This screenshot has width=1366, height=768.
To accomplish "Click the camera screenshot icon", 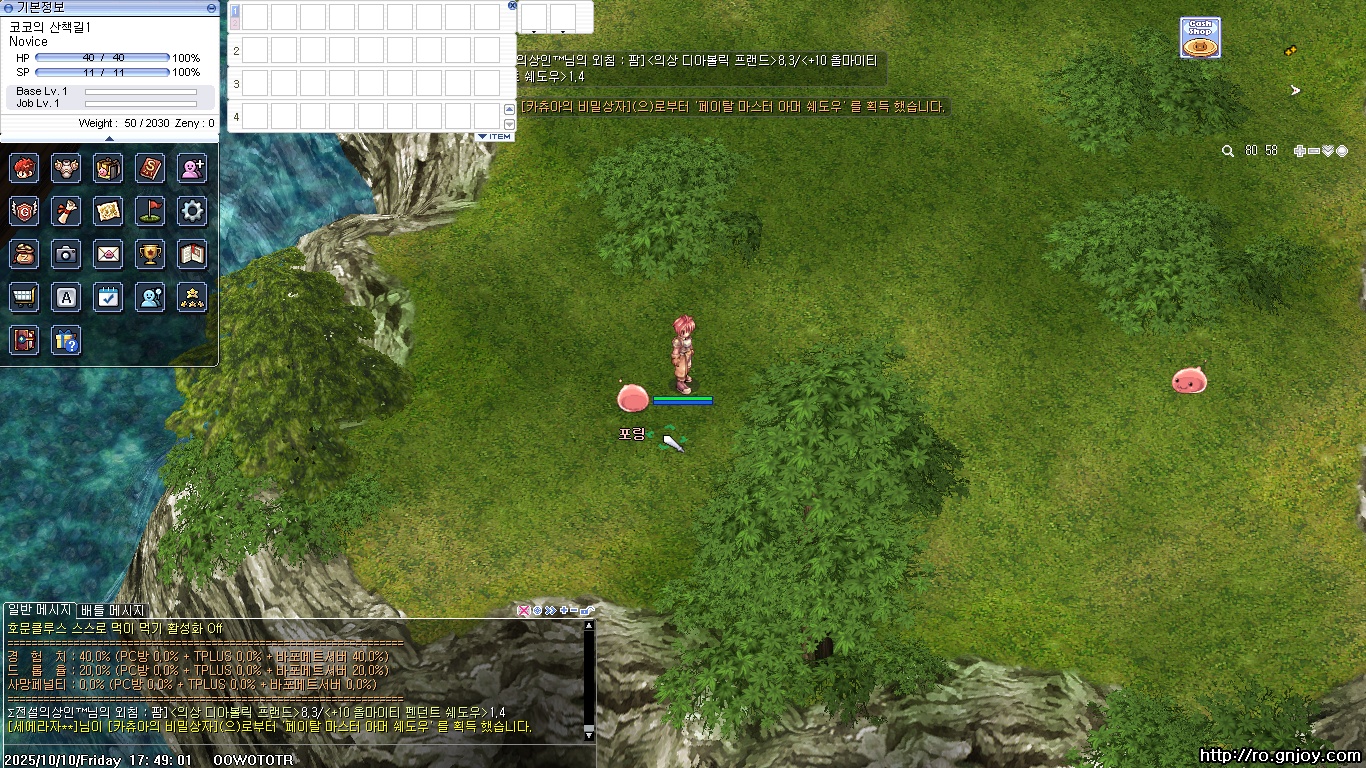I will (x=66, y=254).
